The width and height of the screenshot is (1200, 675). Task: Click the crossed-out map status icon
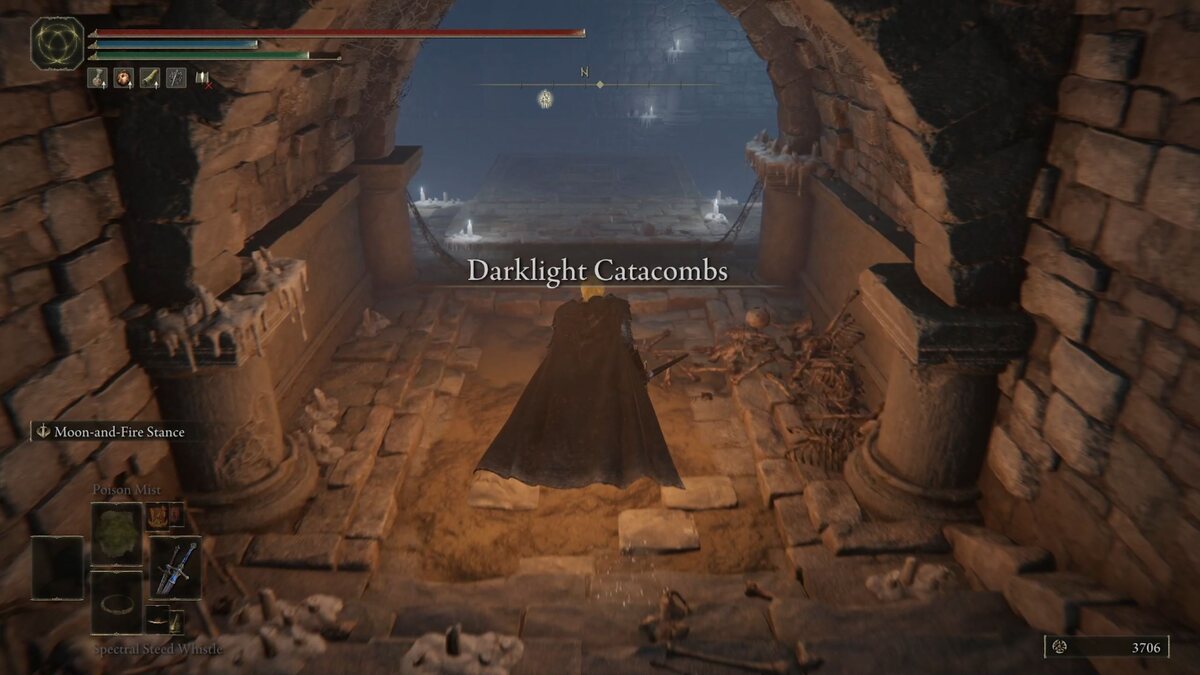(203, 77)
